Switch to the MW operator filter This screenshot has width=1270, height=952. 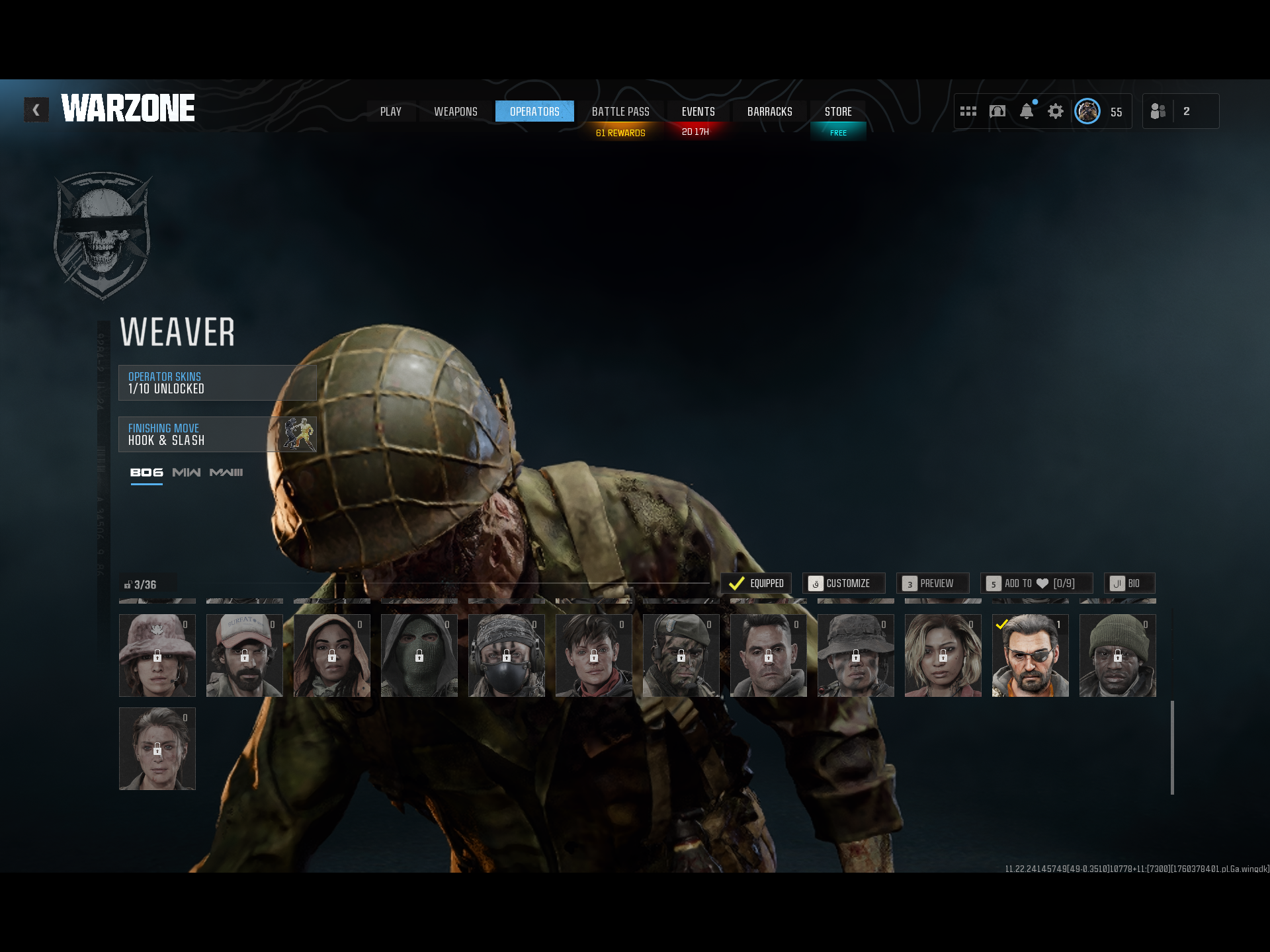click(x=186, y=473)
